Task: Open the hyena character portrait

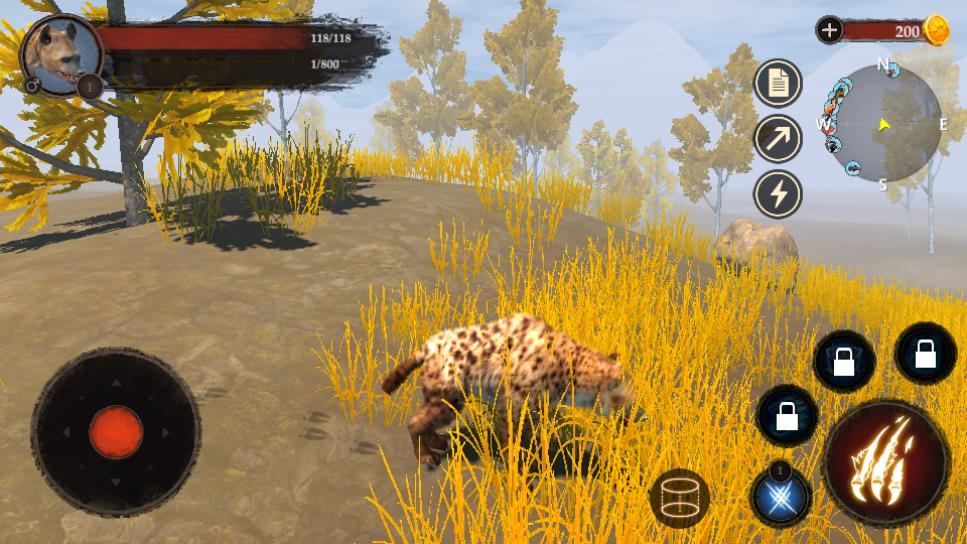Action: [x=60, y=55]
